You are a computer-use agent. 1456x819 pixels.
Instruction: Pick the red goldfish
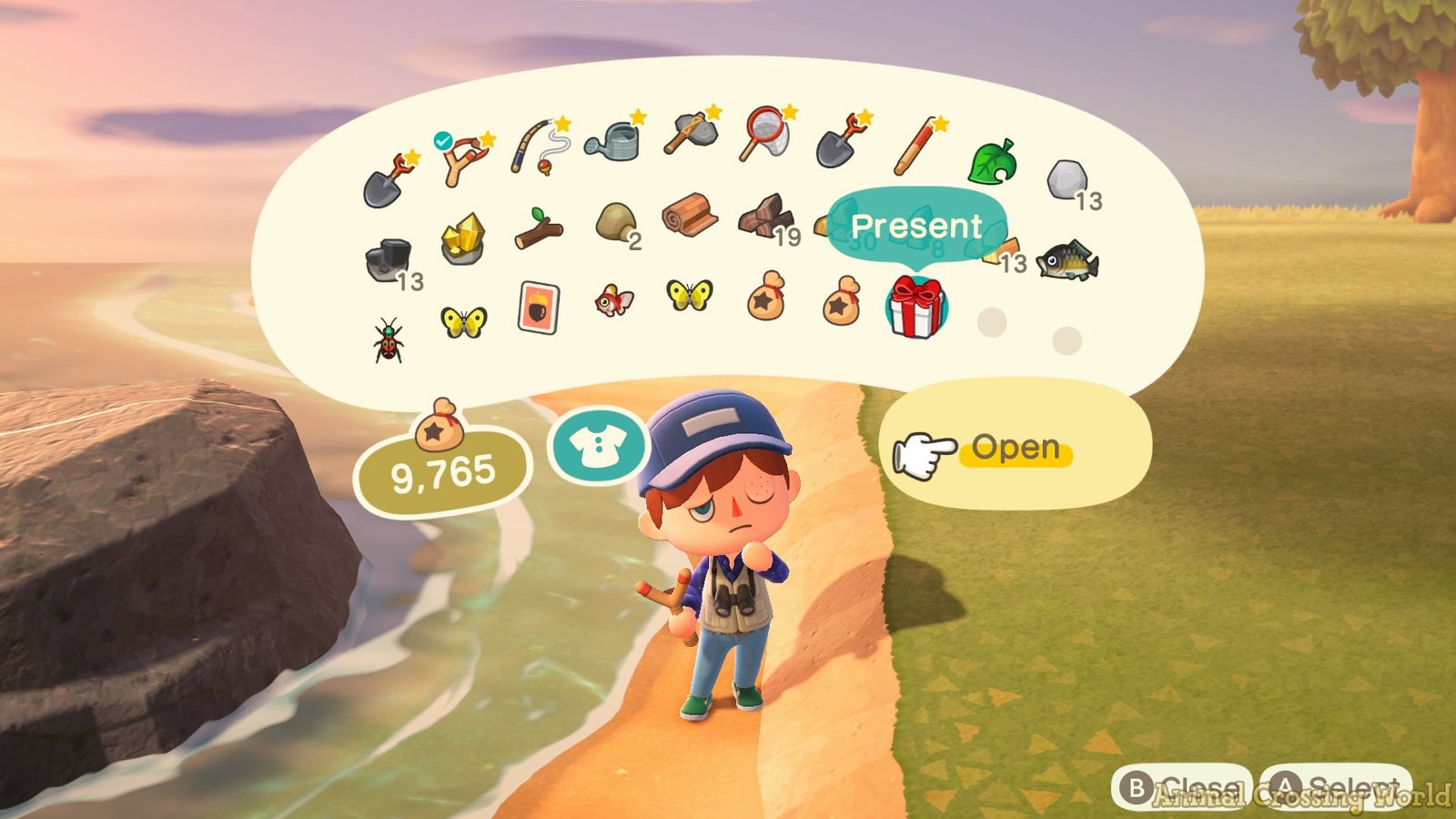click(x=613, y=299)
